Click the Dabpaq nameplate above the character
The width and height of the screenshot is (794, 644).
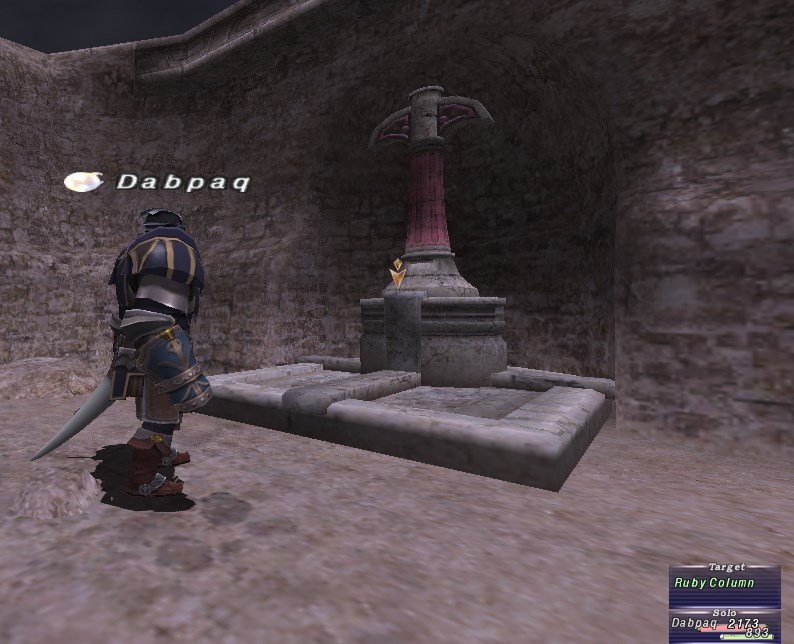[x=182, y=182]
